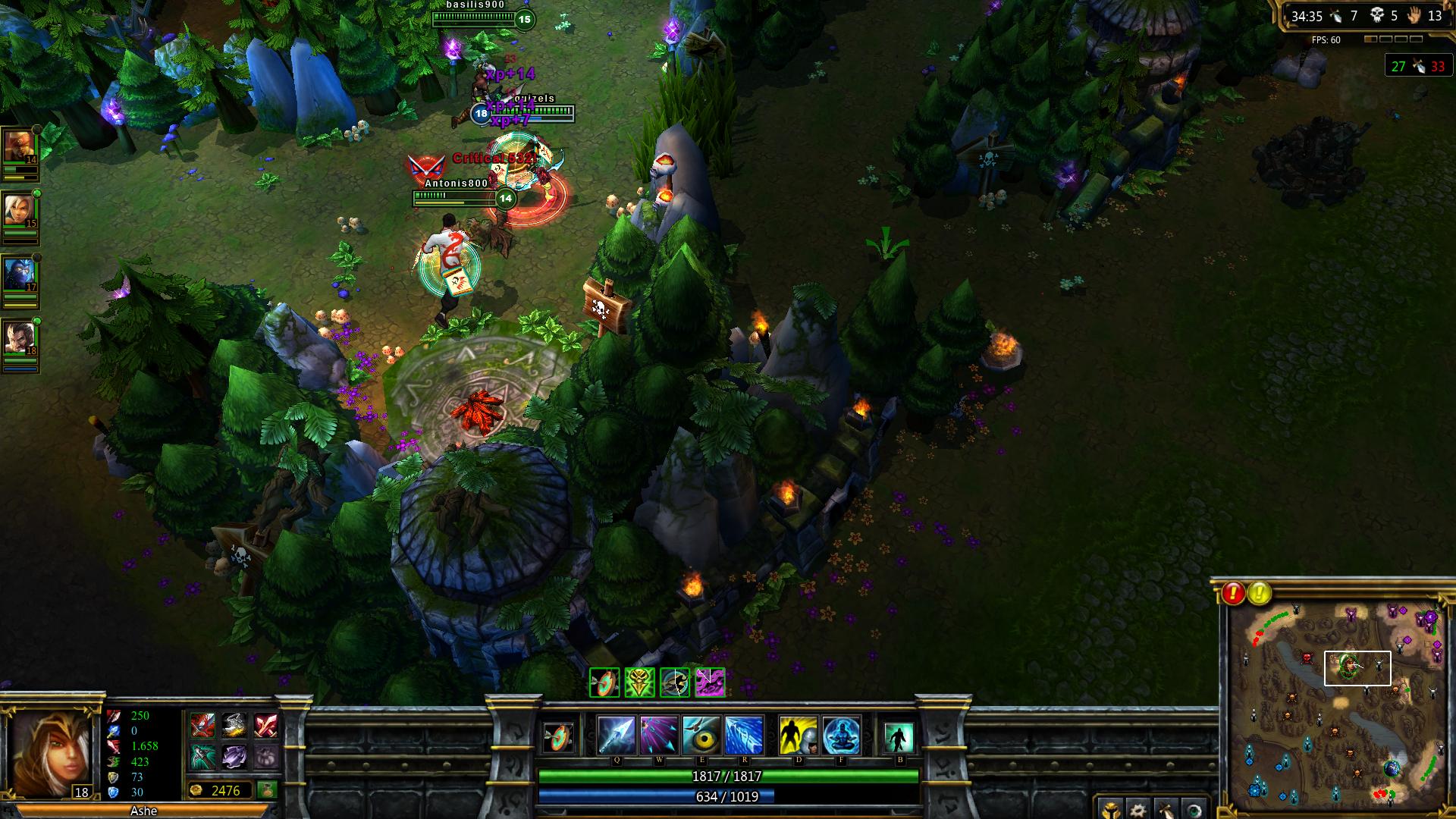
Task: Click the gold helmet button near minimap
Action: pos(1109,809)
